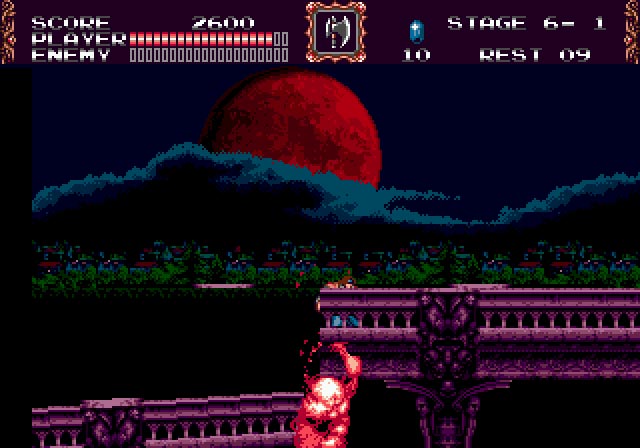This screenshot has height=448, width=640.
Task: Select the axe subweapon icon
Action: pyautogui.click(x=335, y=32)
